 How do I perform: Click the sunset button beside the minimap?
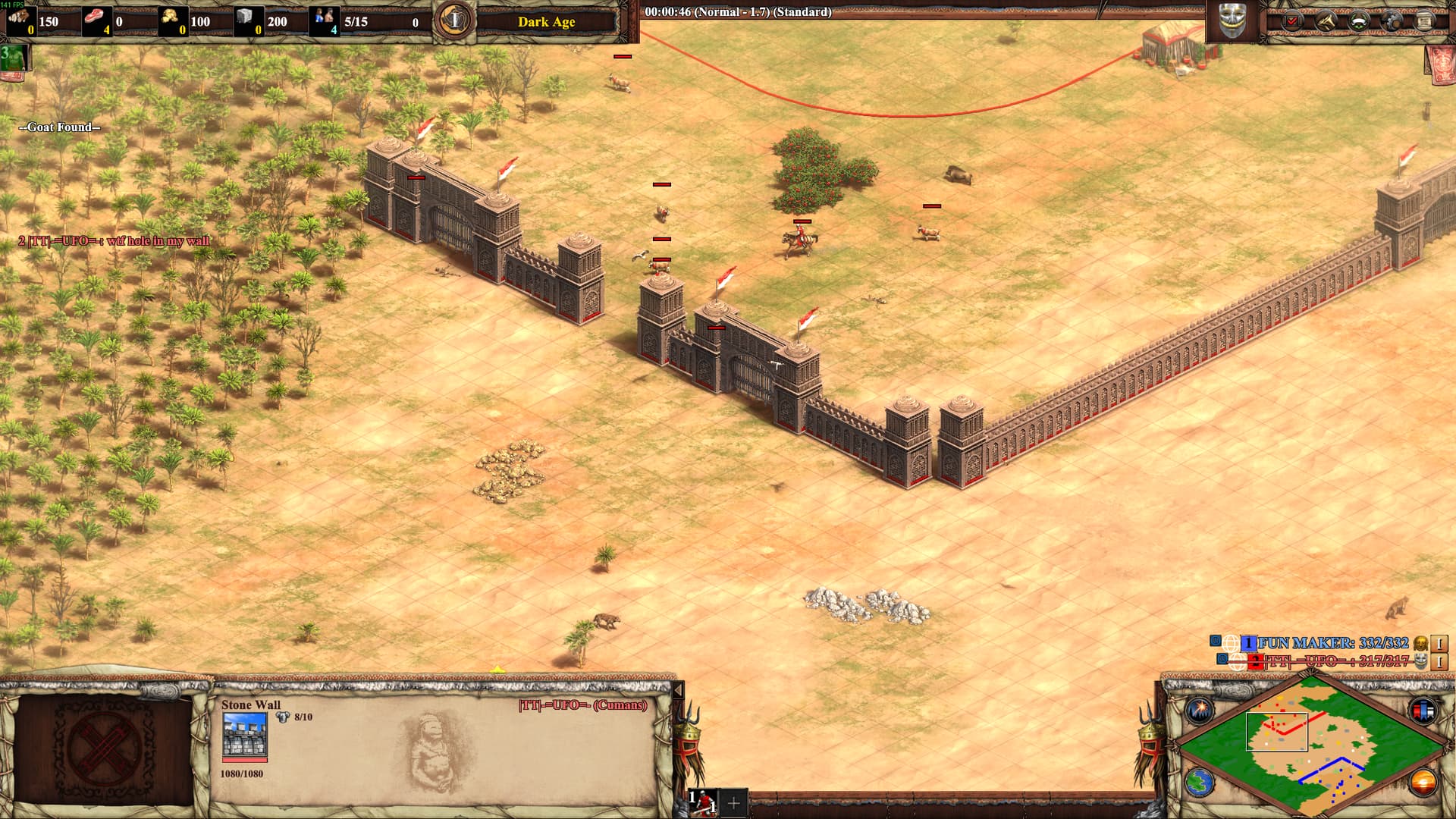(1423, 782)
